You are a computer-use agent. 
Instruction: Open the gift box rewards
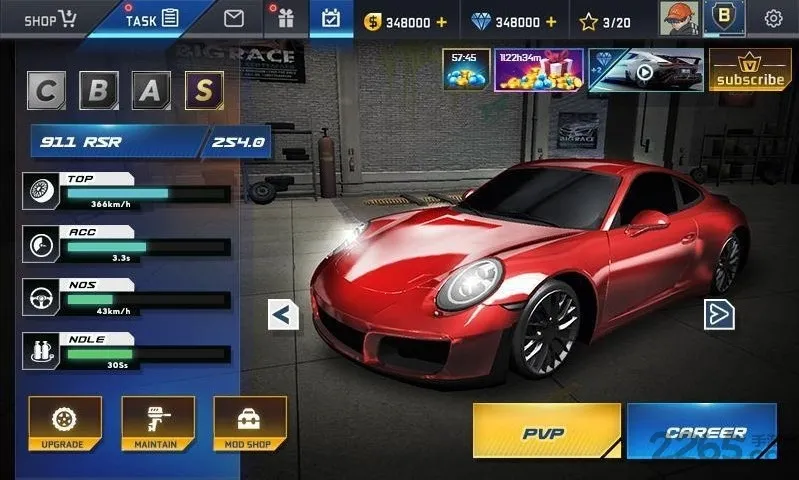pos(285,19)
